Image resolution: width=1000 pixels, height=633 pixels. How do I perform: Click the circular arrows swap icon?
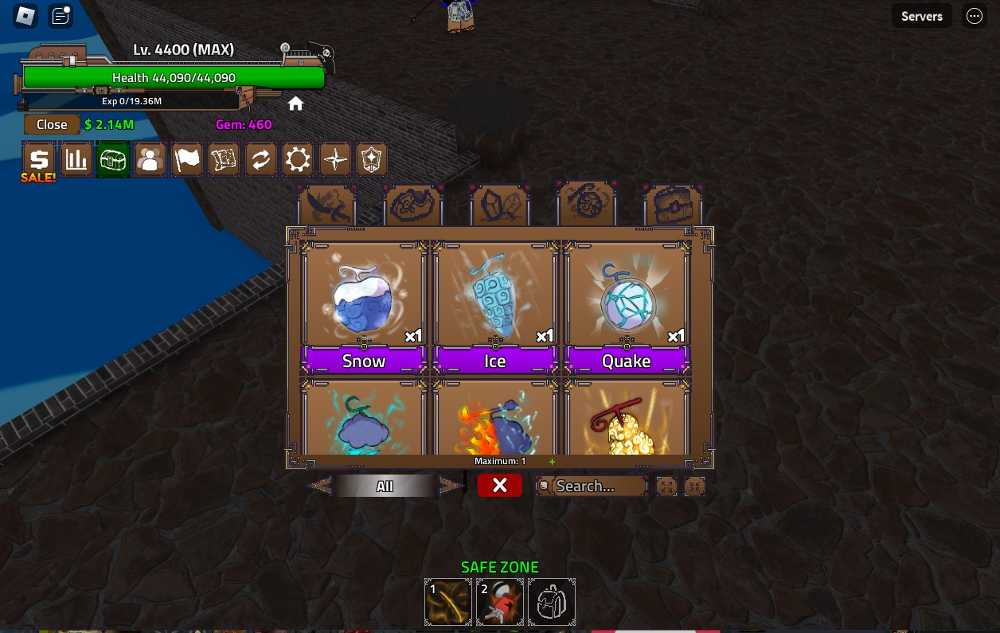click(261, 160)
